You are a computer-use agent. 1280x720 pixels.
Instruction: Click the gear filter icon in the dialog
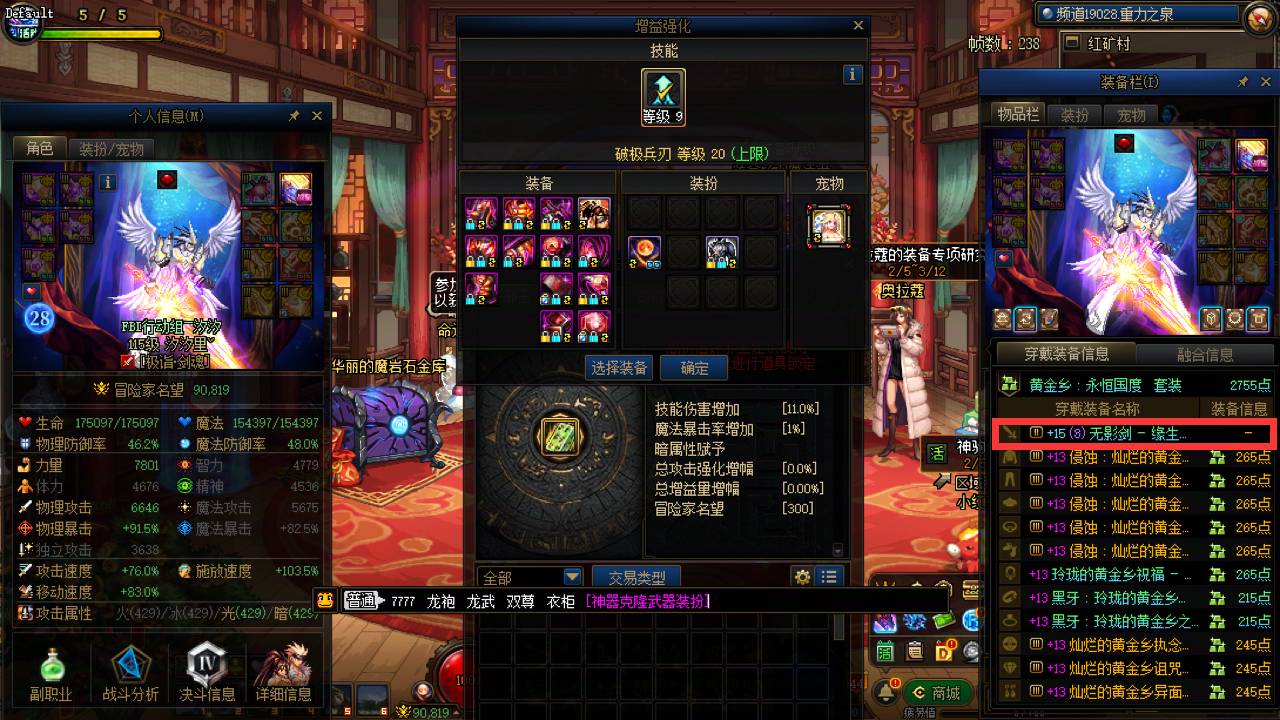(x=803, y=577)
